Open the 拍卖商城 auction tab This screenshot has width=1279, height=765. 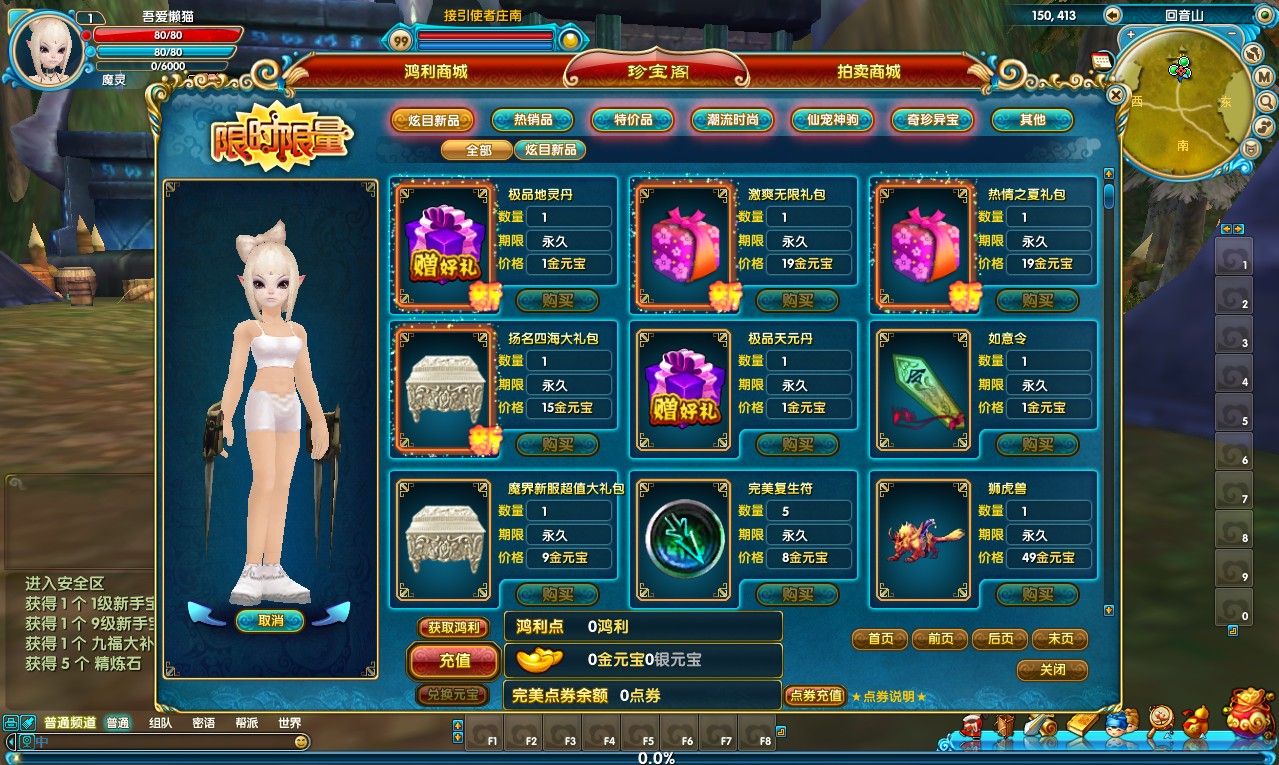point(868,72)
